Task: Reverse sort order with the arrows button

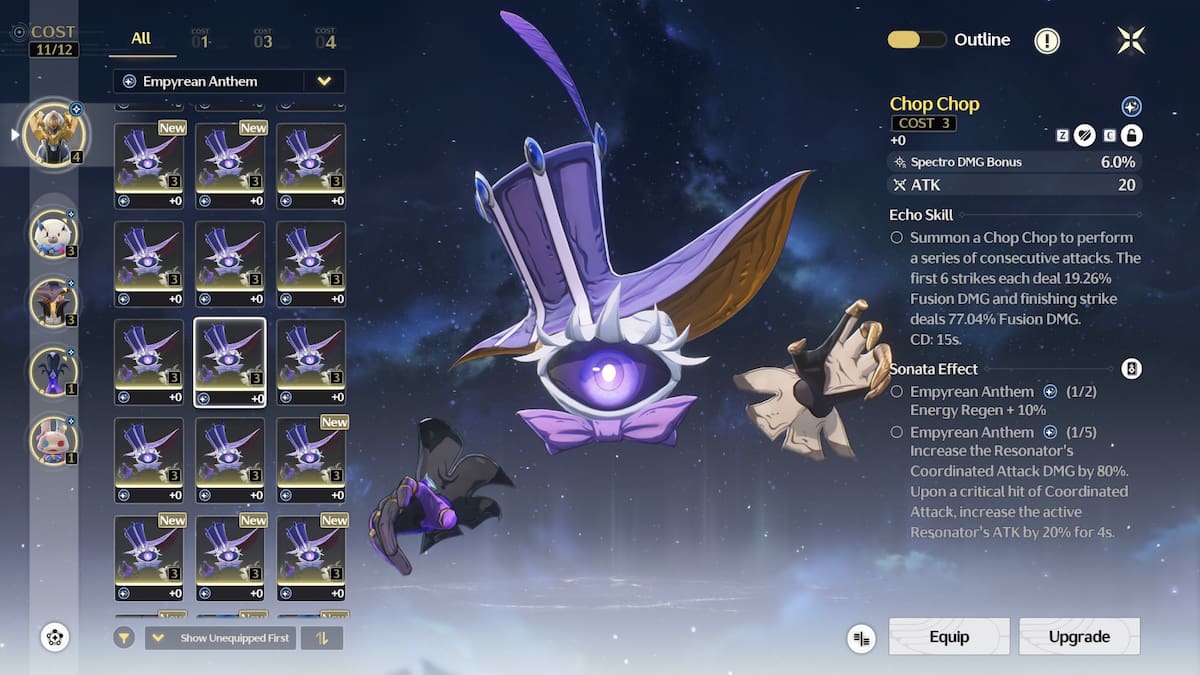Action: [322, 638]
